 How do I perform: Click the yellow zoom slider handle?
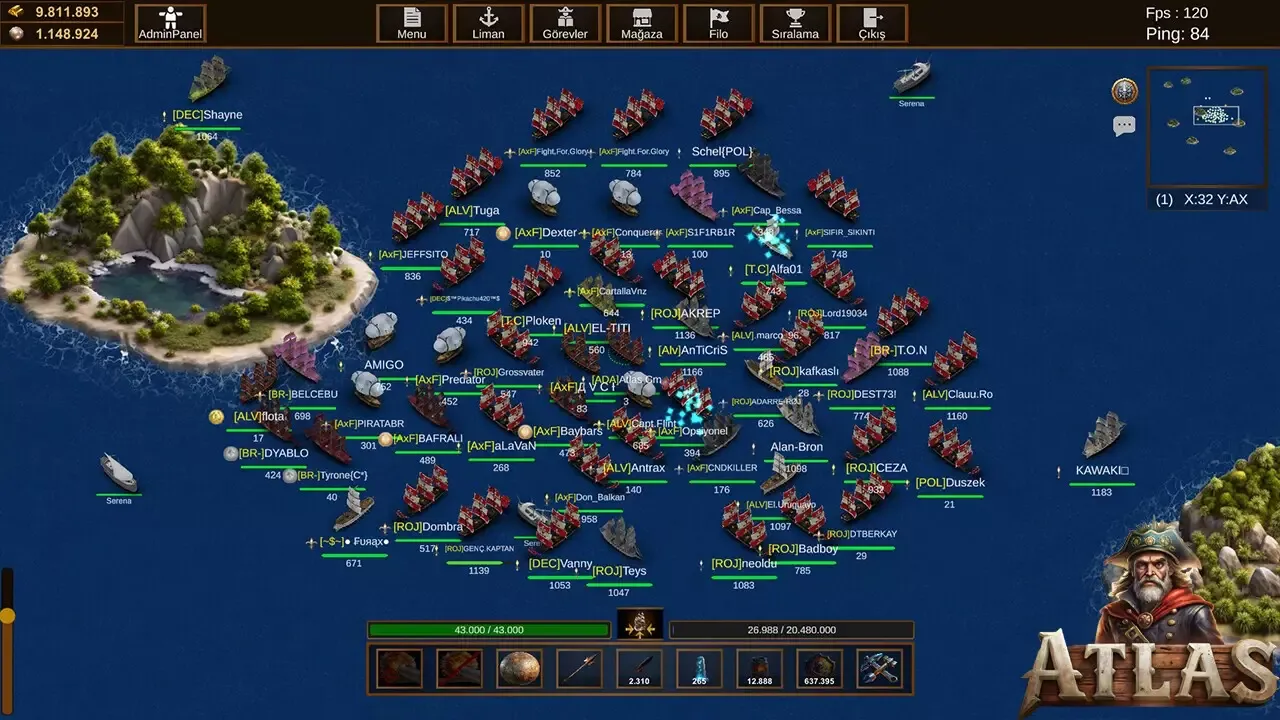click(x=7, y=614)
